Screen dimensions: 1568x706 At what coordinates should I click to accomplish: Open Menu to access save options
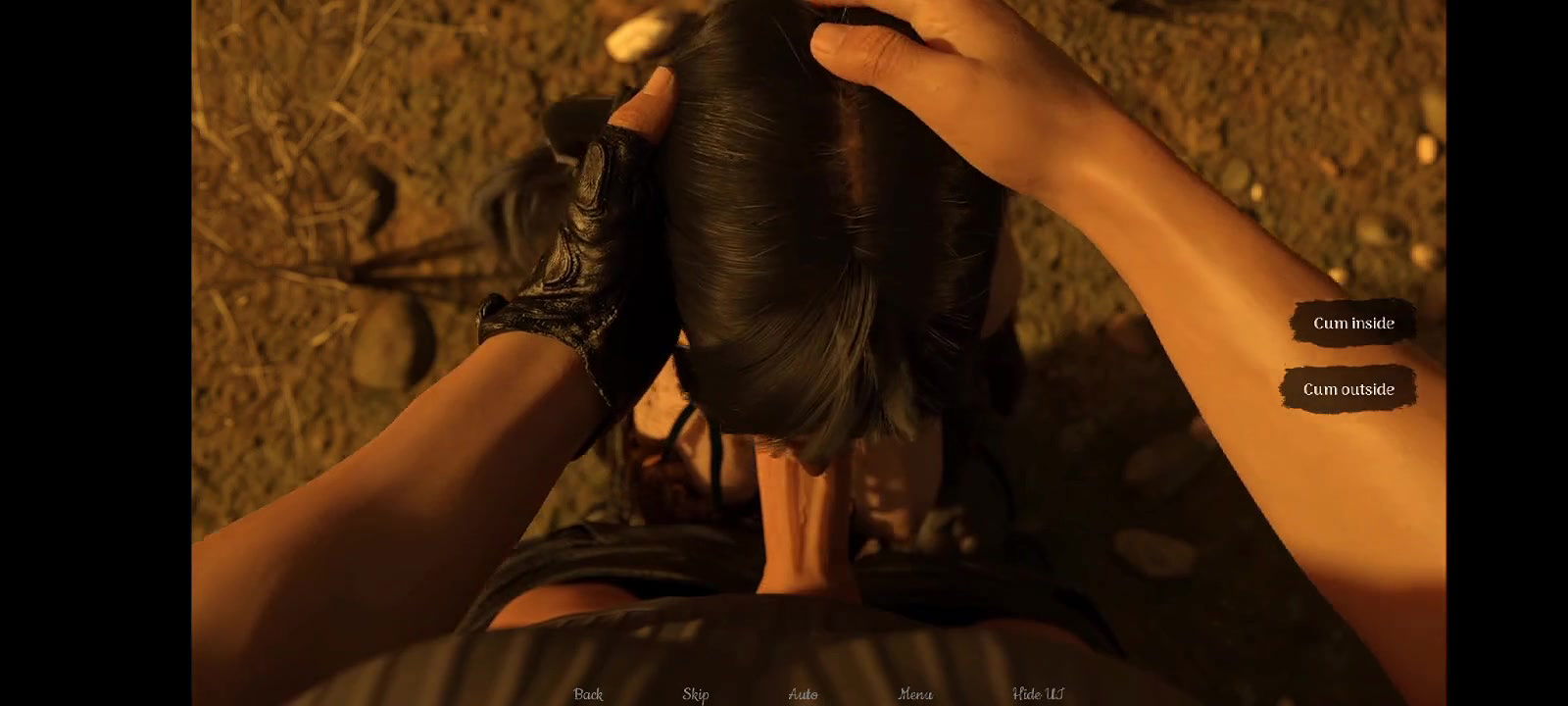point(915,693)
